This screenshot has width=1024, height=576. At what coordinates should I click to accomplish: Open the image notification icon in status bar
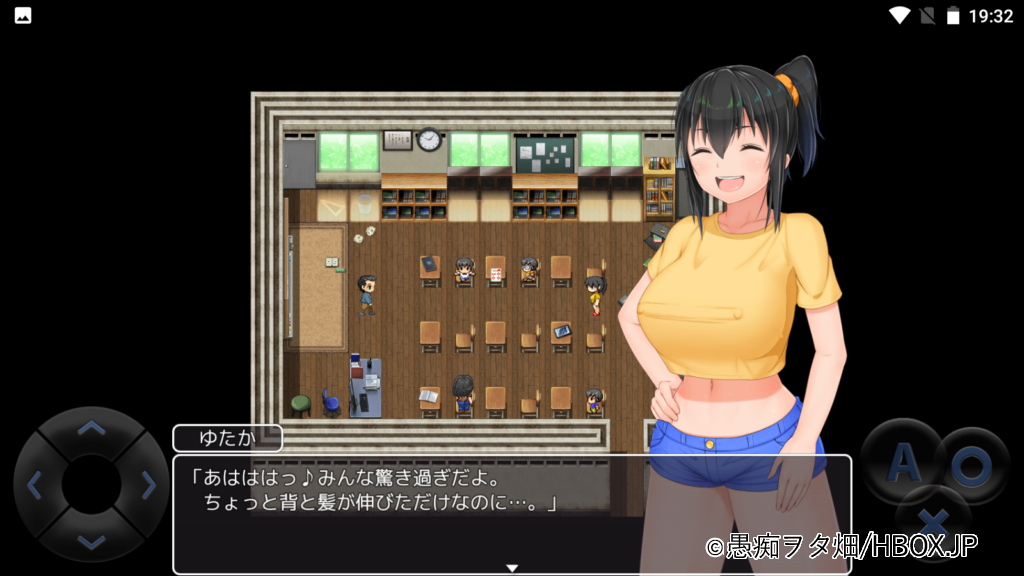[x=23, y=16]
